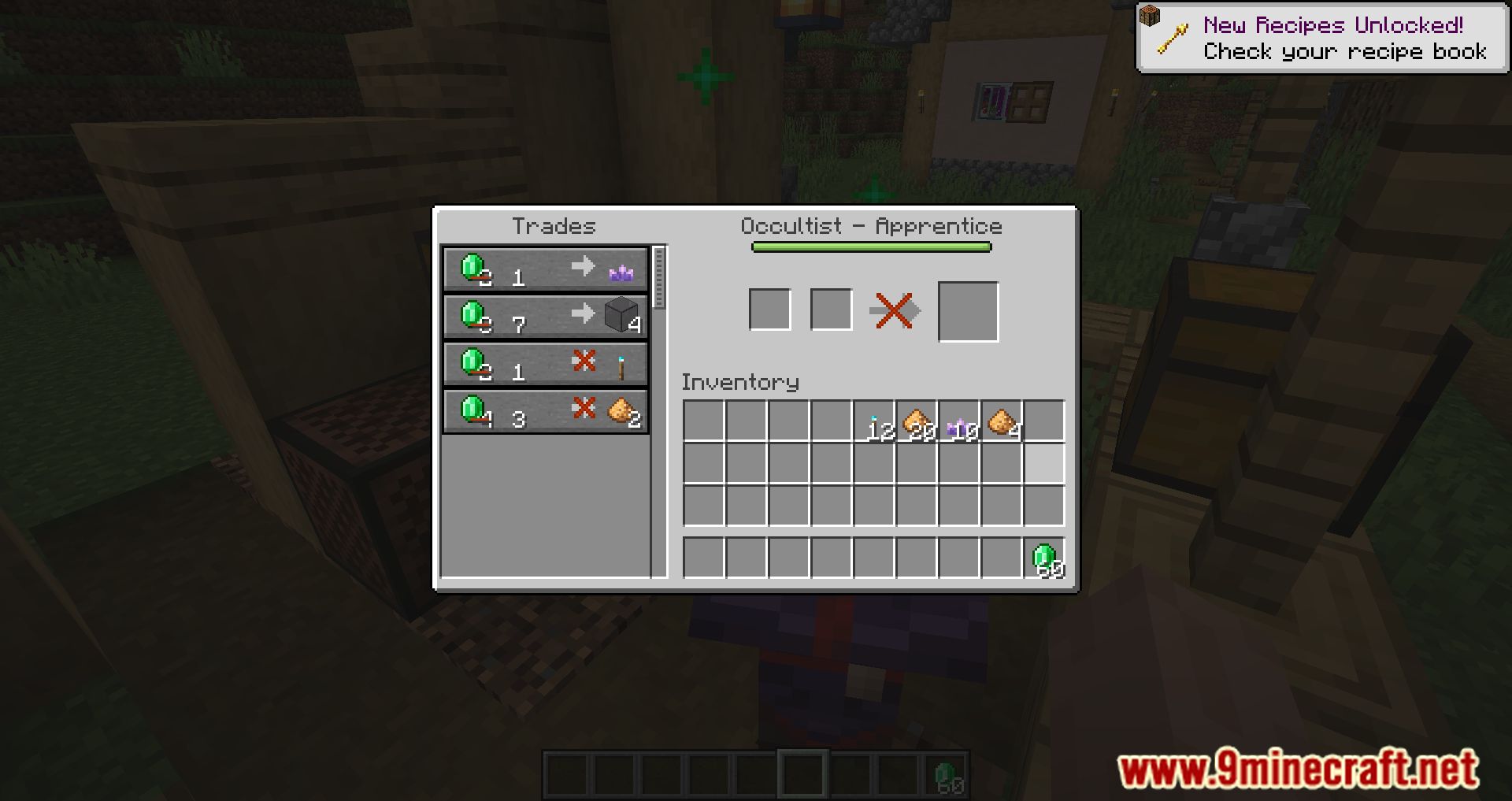Click the green villager experience bar
Viewport: 1512px width, 801px height.
tap(872, 247)
